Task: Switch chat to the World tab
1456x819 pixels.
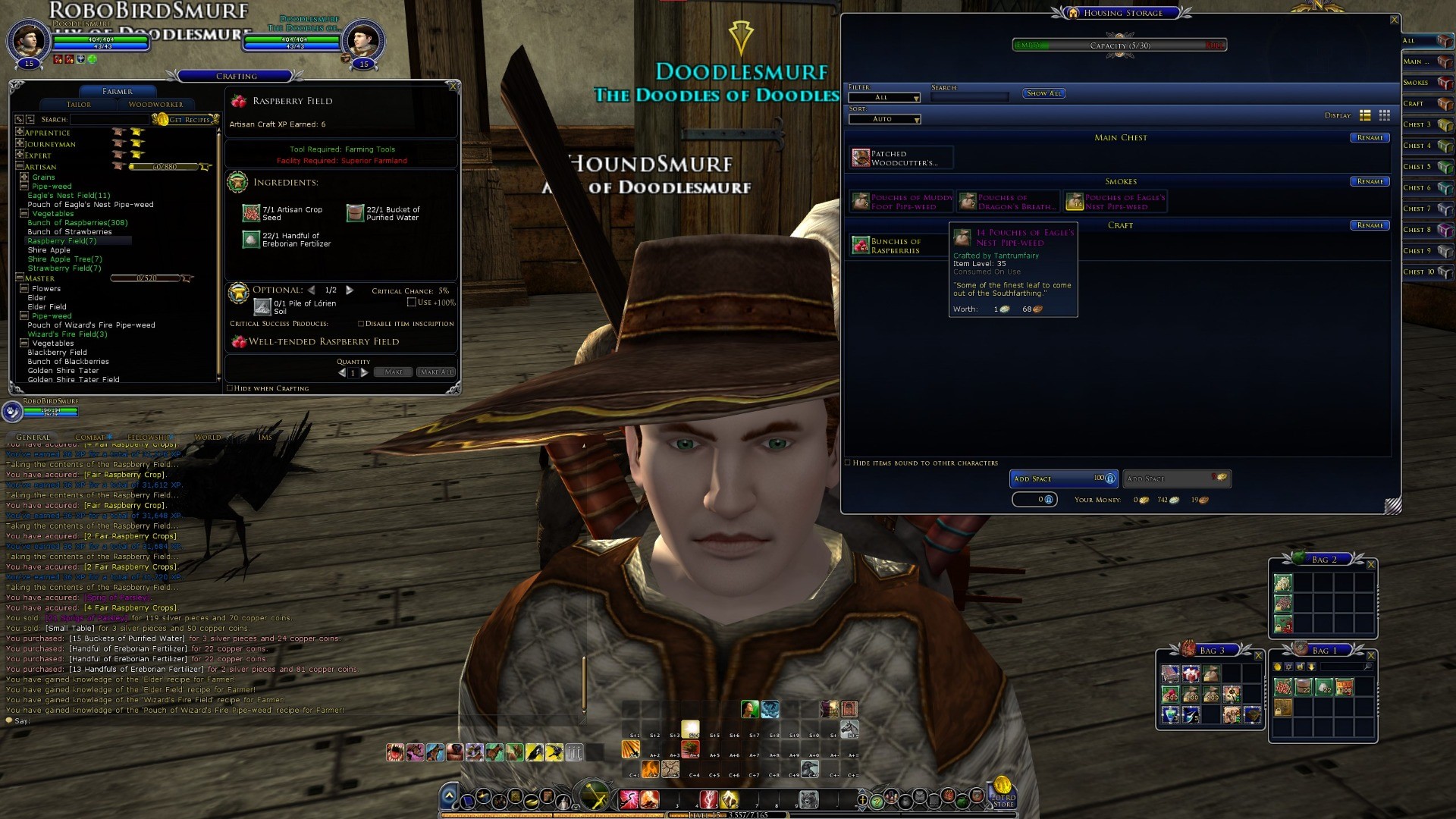Action: 208,438
